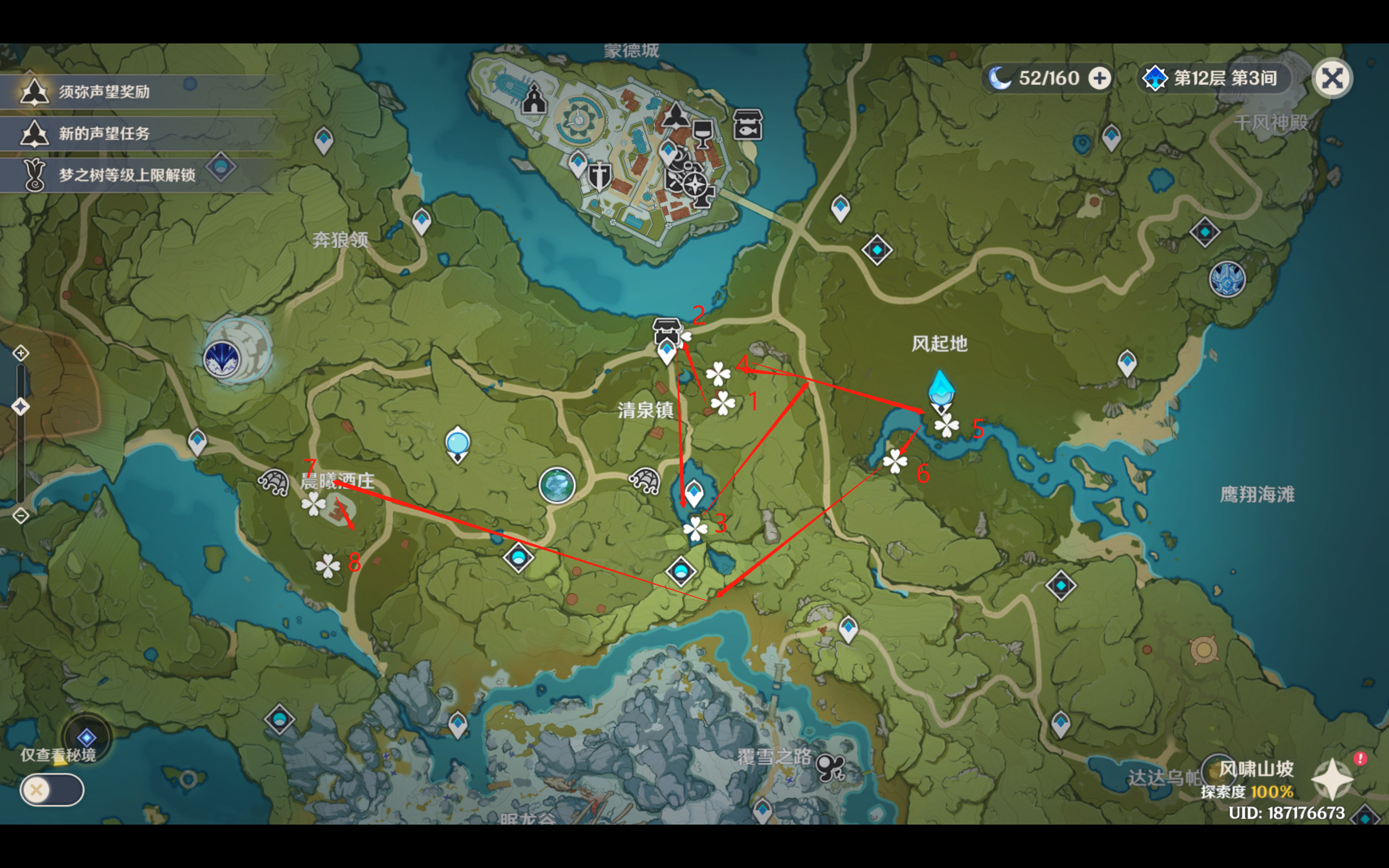Select the Adventurers' Guild compass icon

pyautogui.click(x=695, y=185)
